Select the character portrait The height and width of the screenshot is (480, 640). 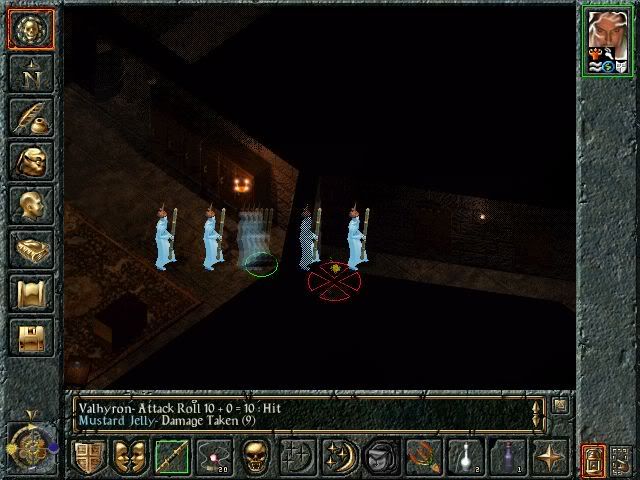[608, 40]
